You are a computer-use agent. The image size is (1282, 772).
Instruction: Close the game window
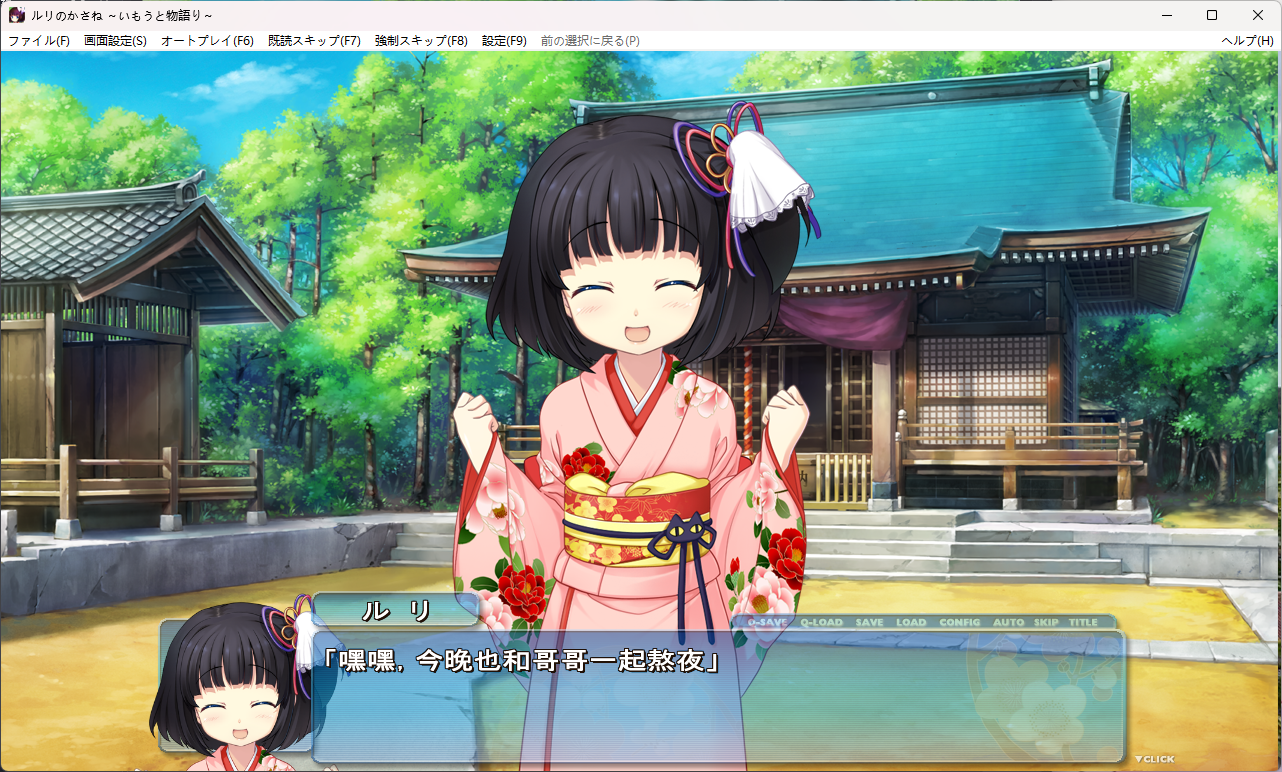tap(1258, 15)
